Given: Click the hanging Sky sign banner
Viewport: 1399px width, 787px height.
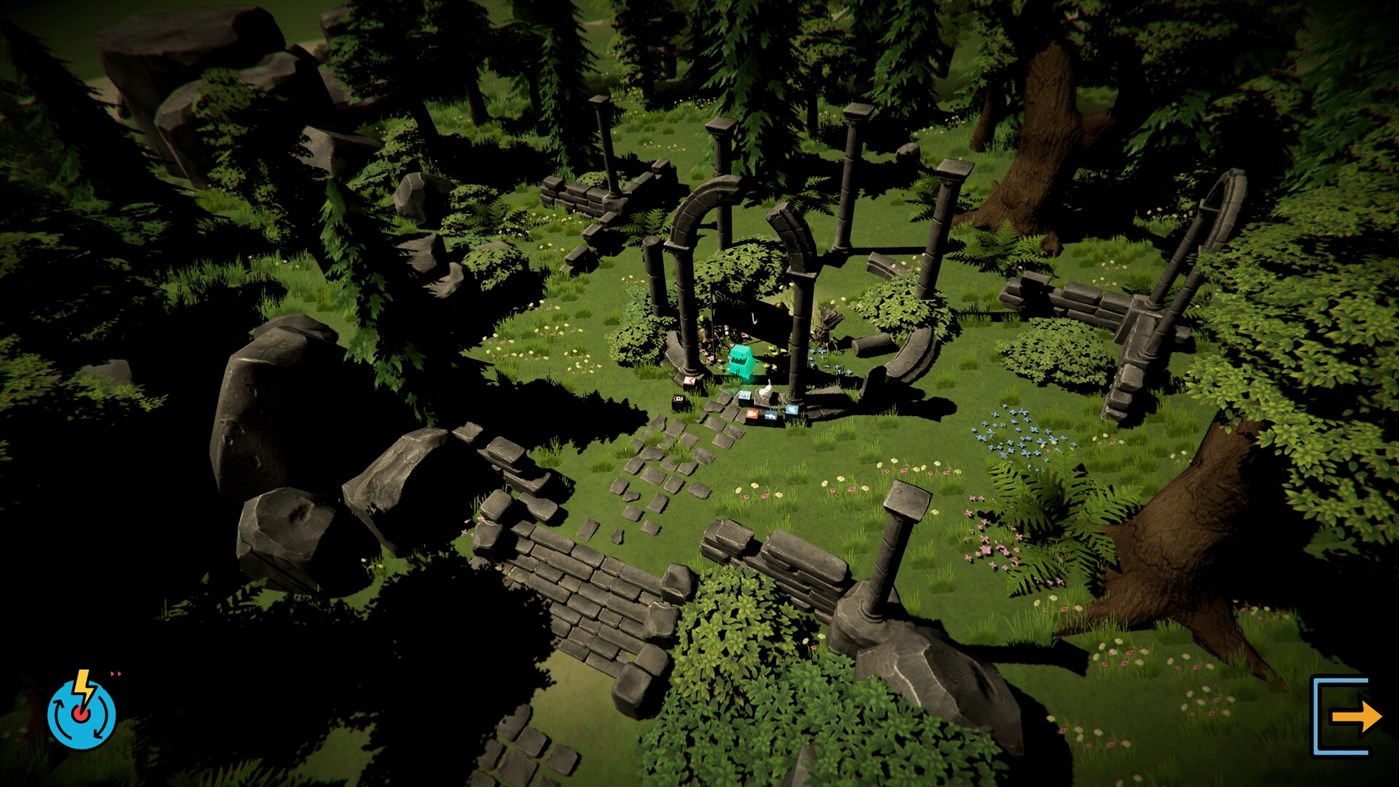Looking at the screenshot, I should click(x=730, y=300).
